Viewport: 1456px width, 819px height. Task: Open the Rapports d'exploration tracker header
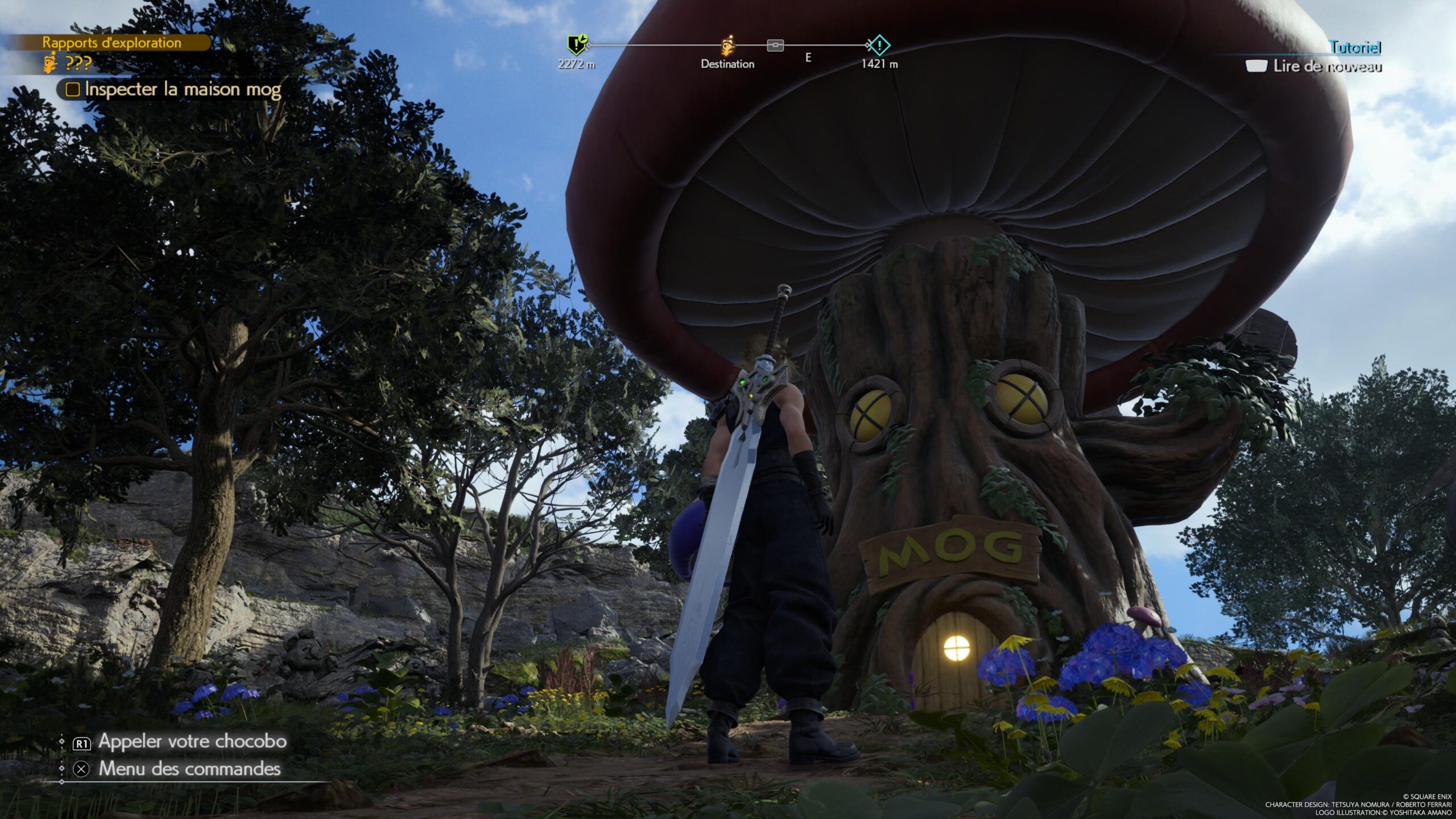click(x=111, y=43)
